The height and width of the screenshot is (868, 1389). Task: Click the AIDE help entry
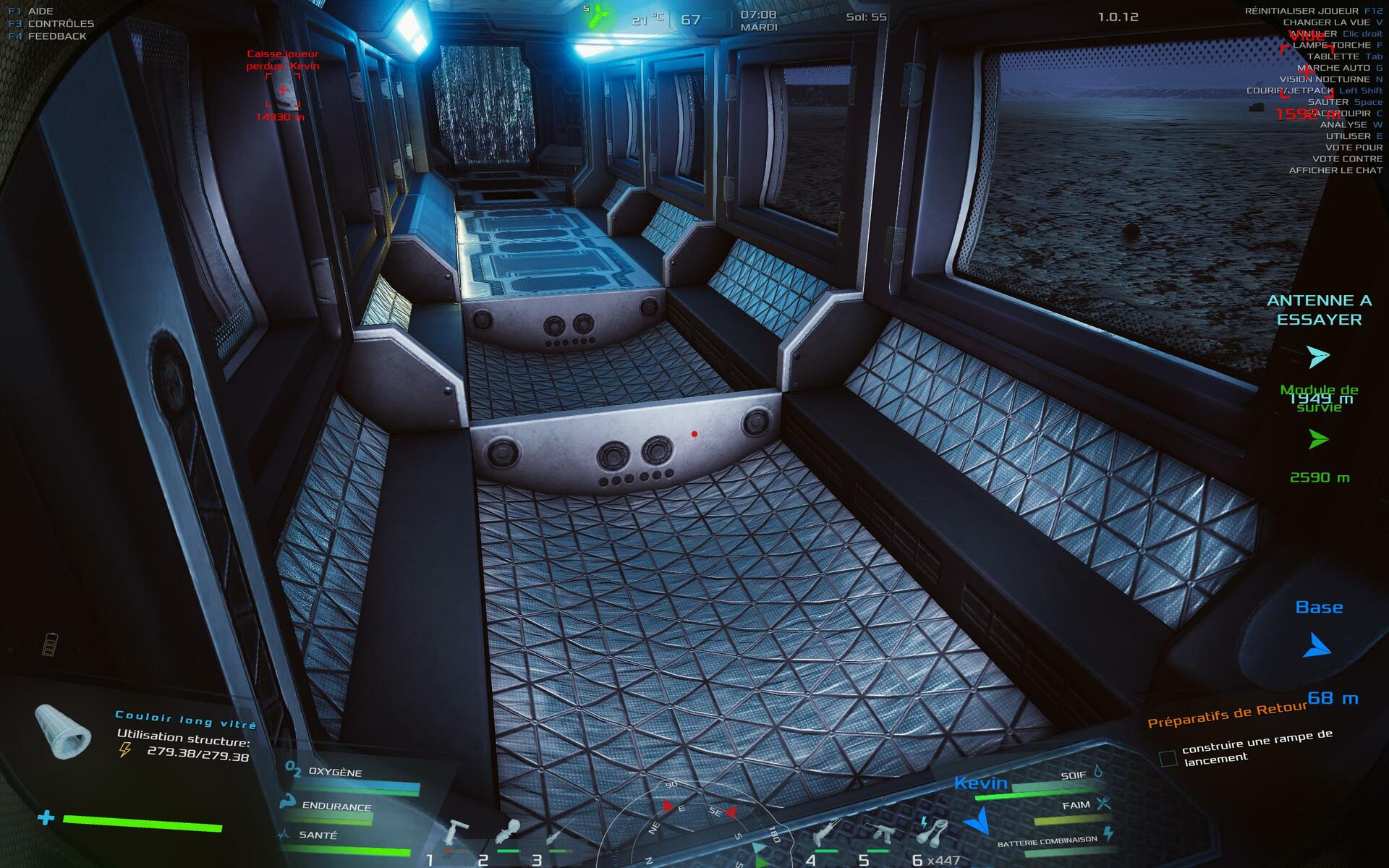point(41,11)
